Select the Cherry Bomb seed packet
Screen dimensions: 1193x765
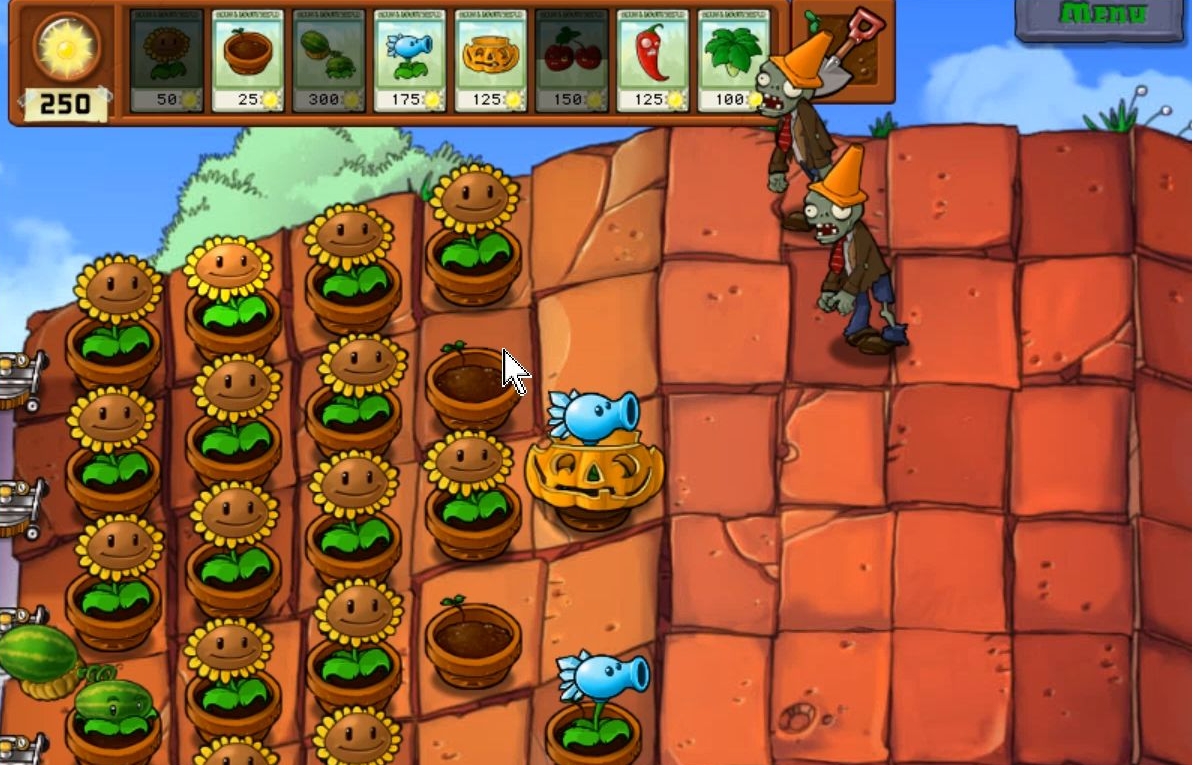coord(571,60)
